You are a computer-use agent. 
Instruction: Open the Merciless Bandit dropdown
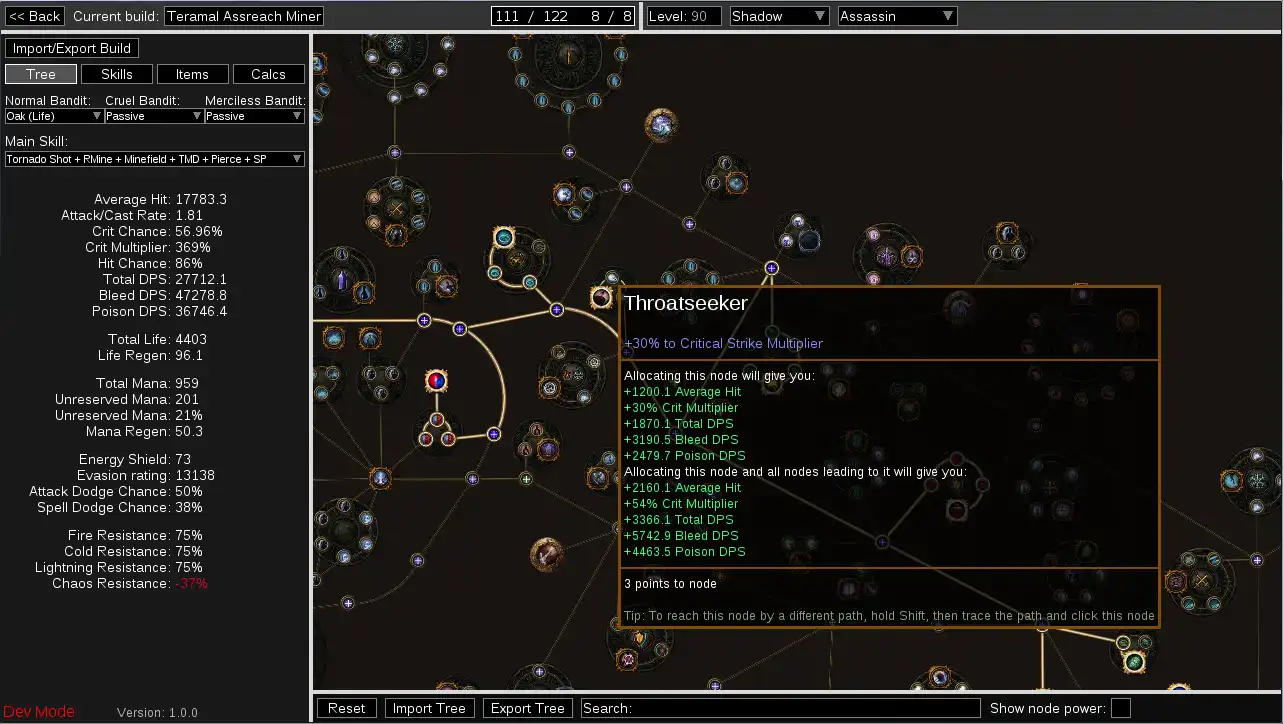click(254, 116)
